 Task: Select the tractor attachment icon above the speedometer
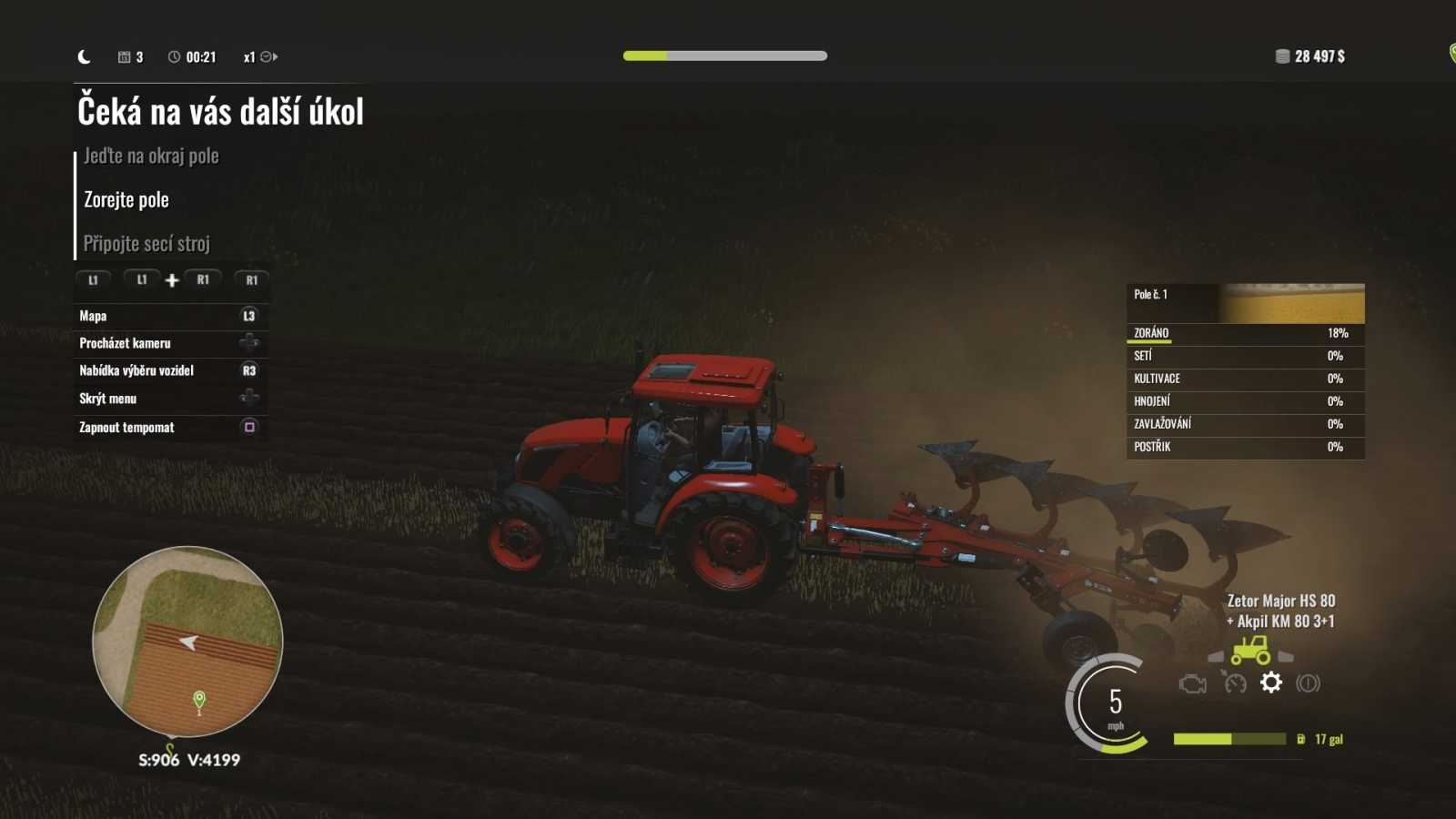pyautogui.click(x=1253, y=651)
